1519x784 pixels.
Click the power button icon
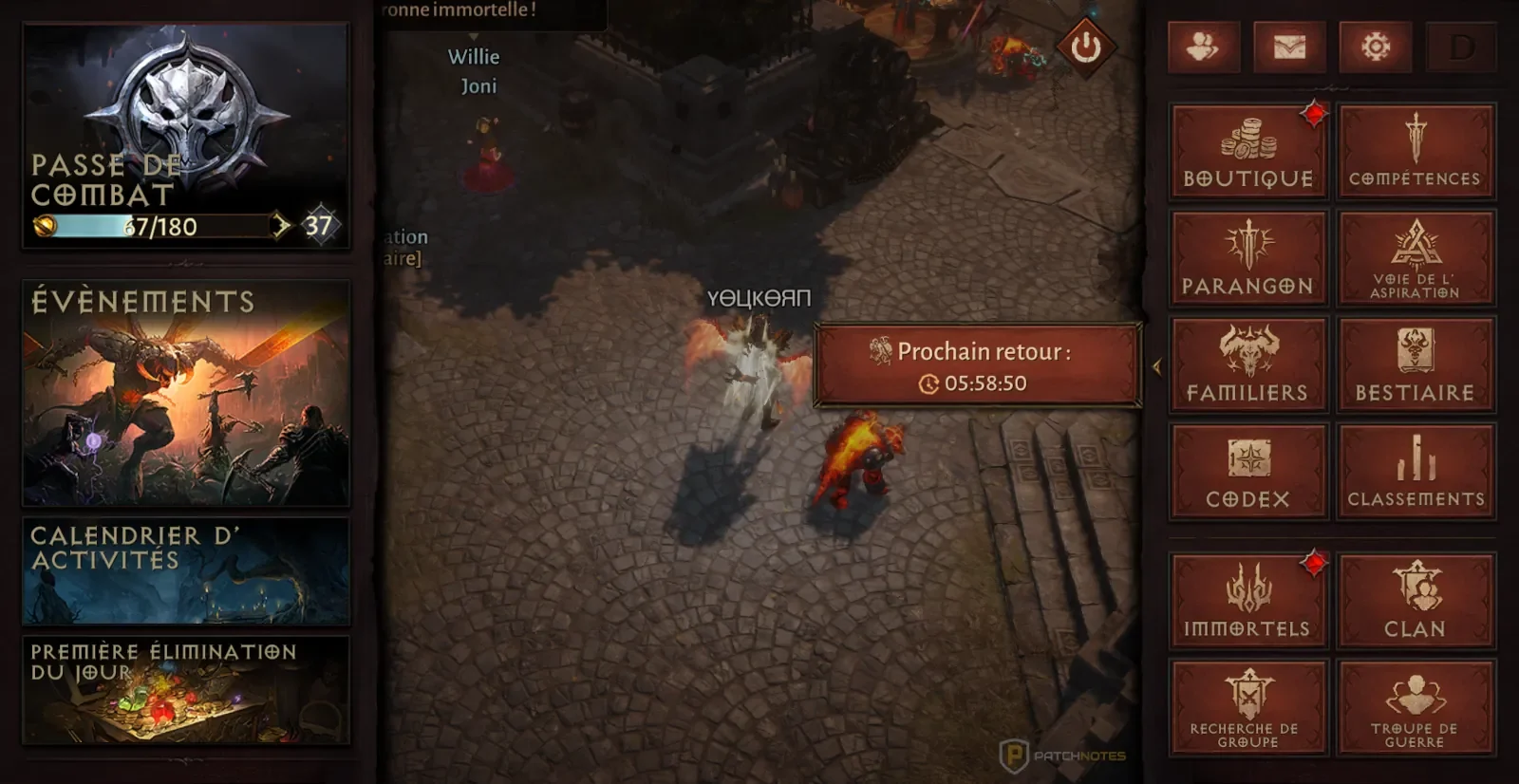coord(1086,47)
